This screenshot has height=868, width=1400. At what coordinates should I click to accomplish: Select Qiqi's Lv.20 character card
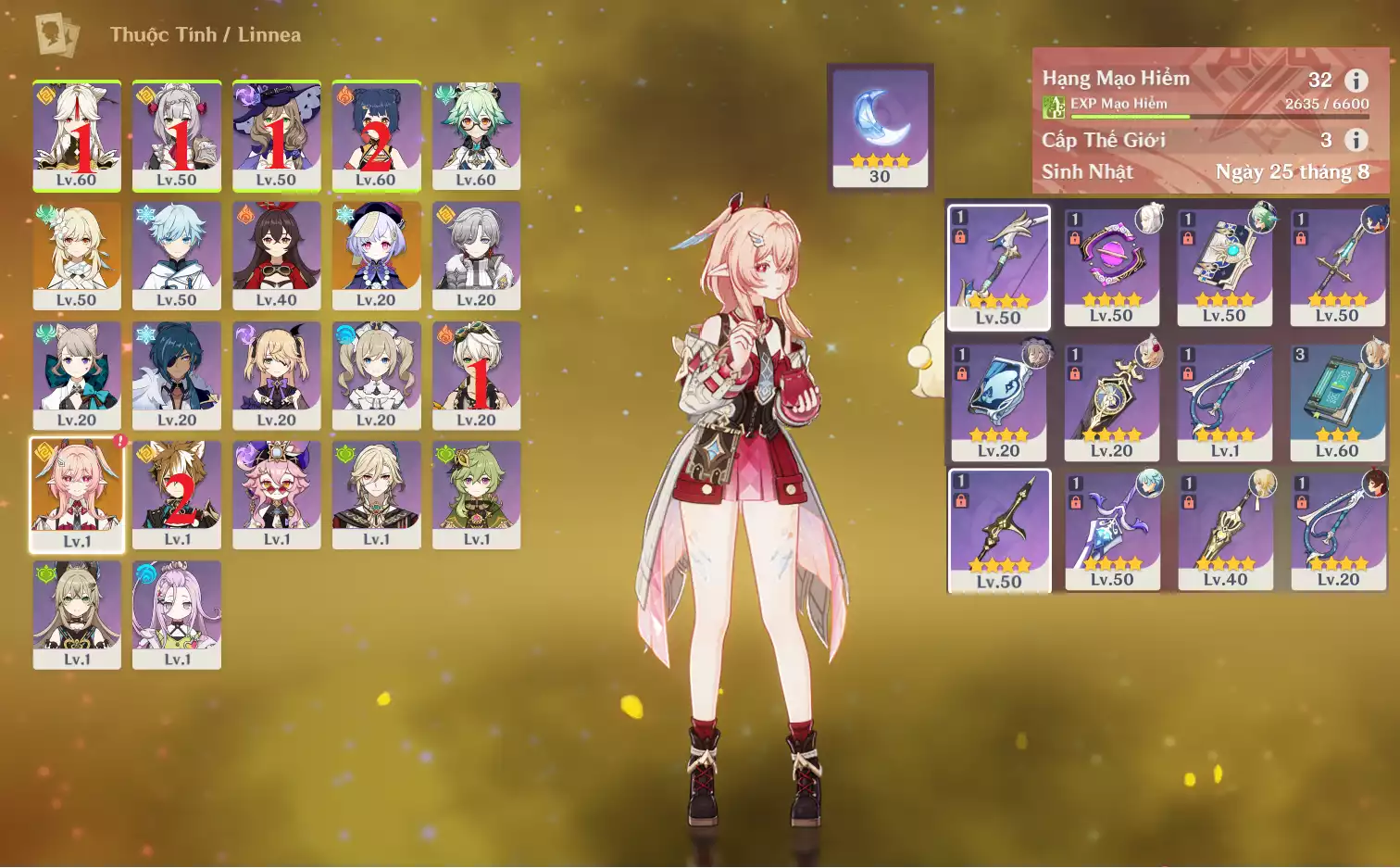pyautogui.click(x=376, y=255)
